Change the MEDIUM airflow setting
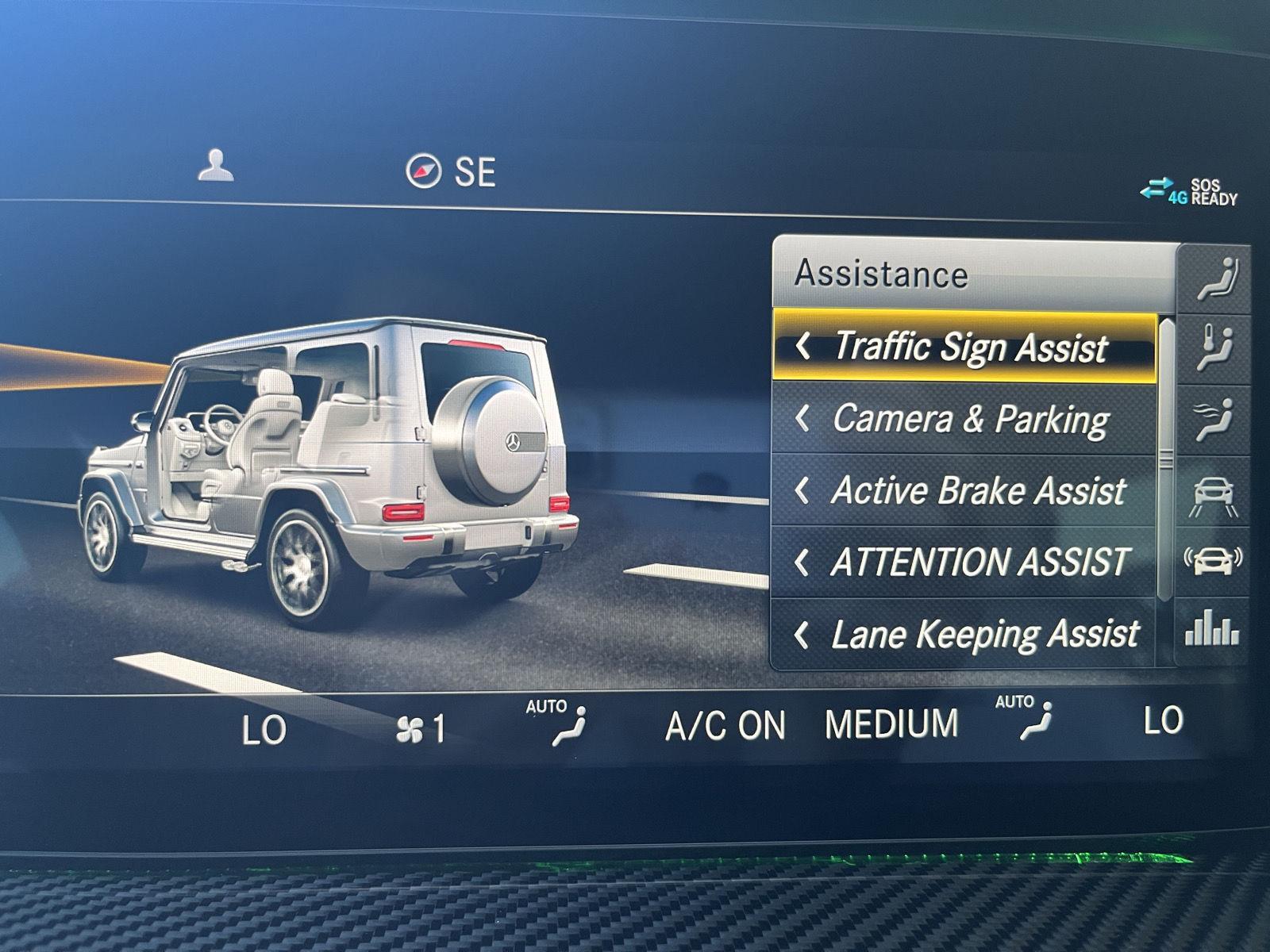The height and width of the screenshot is (952, 1270). coord(891,724)
